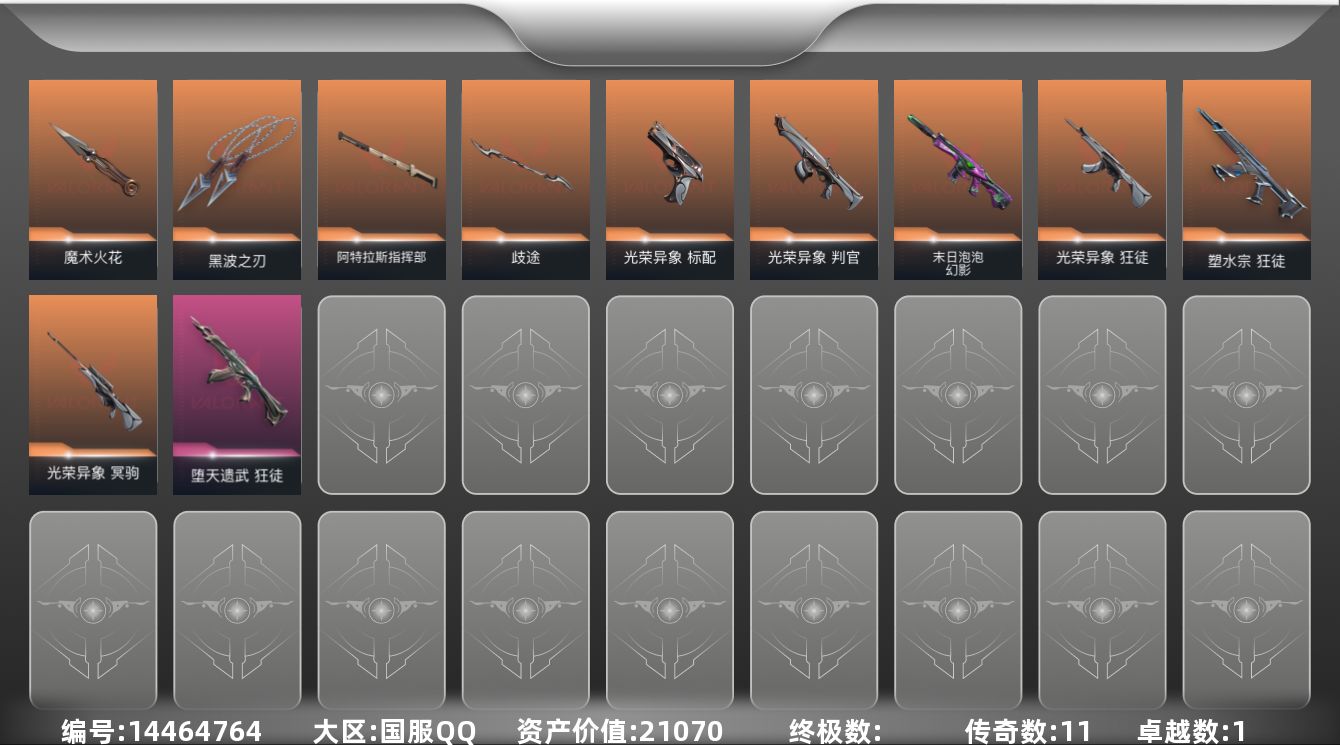Viewport: 1340px width, 745px height.
Task: Click the 传奇数:11 legendary count label
Action: point(1020,731)
